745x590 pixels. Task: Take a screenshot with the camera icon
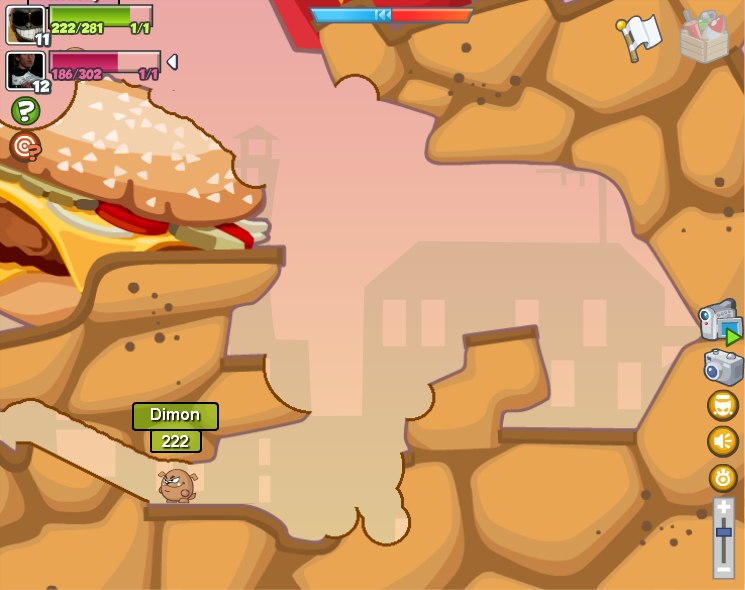pos(723,367)
